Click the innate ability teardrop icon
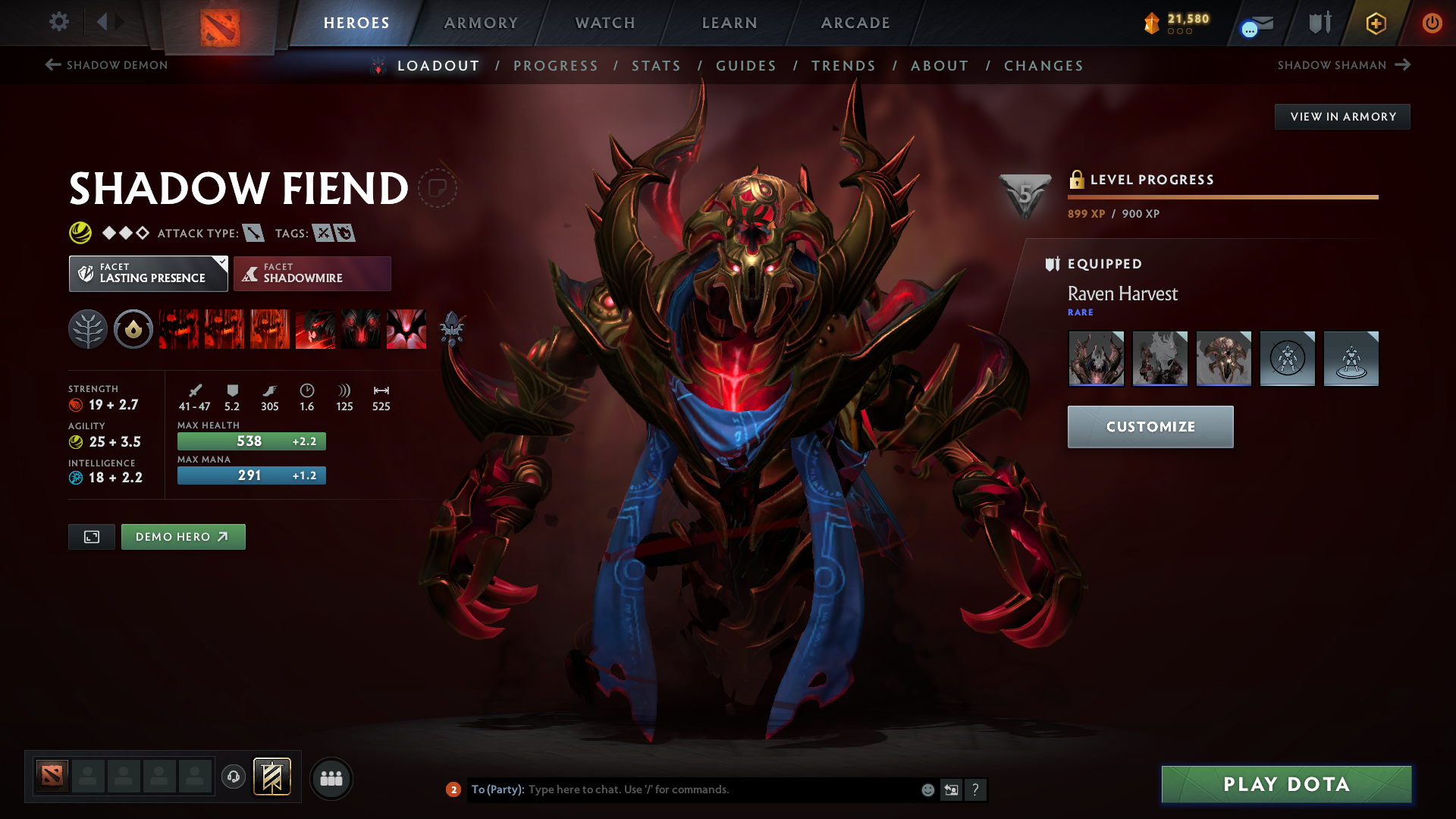Image resolution: width=1456 pixels, height=819 pixels. click(x=133, y=329)
